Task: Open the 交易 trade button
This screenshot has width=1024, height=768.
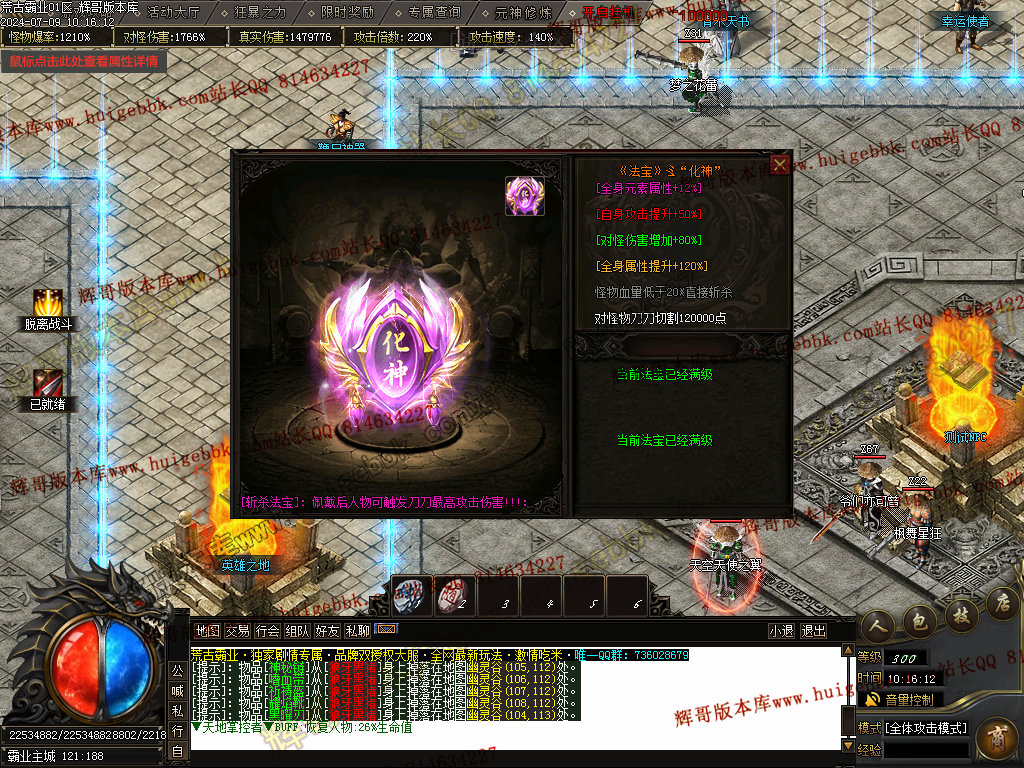Action: [x=237, y=631]
